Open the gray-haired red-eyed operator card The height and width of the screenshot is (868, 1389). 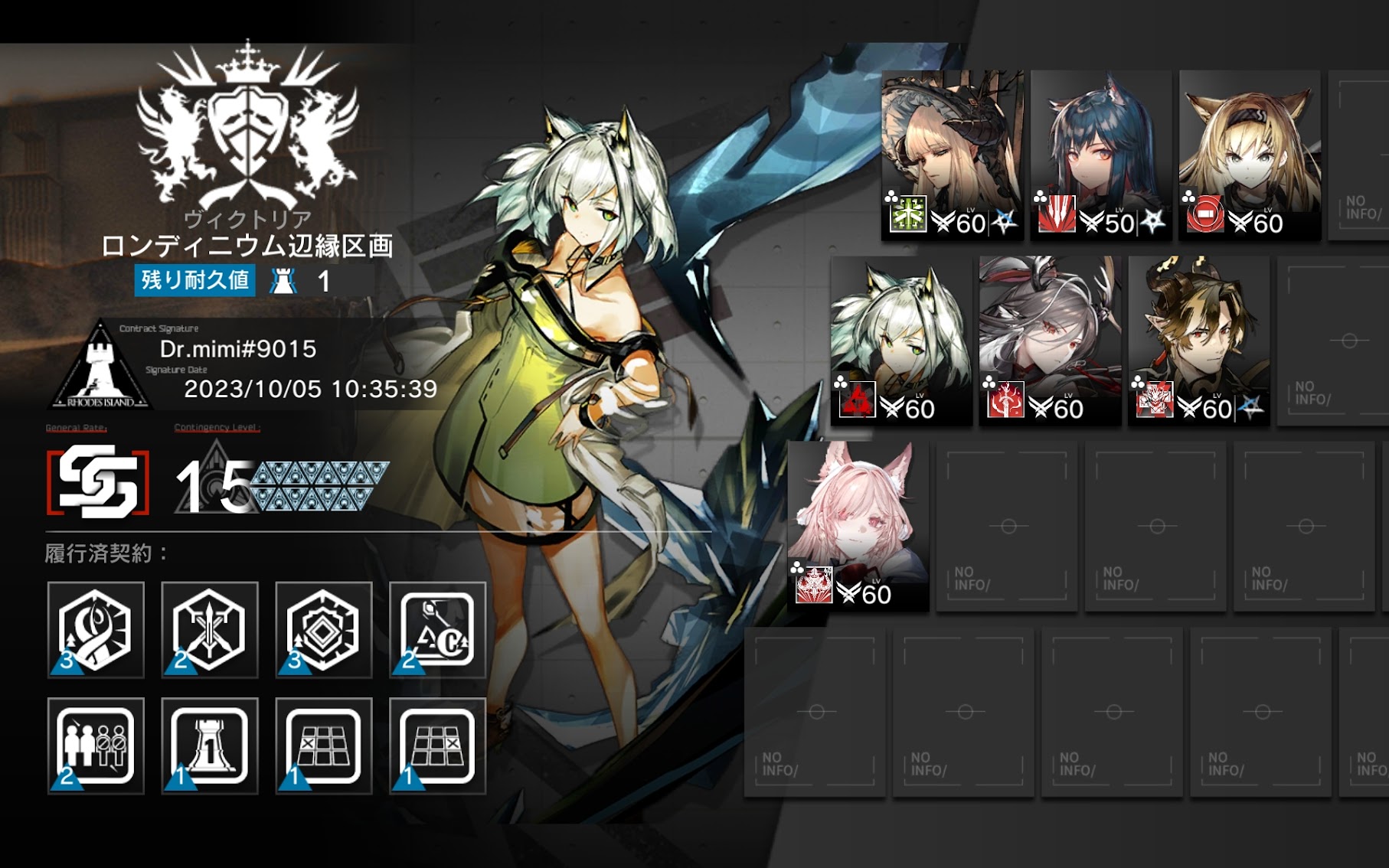pyautogui.click(x=1050, y=340)
